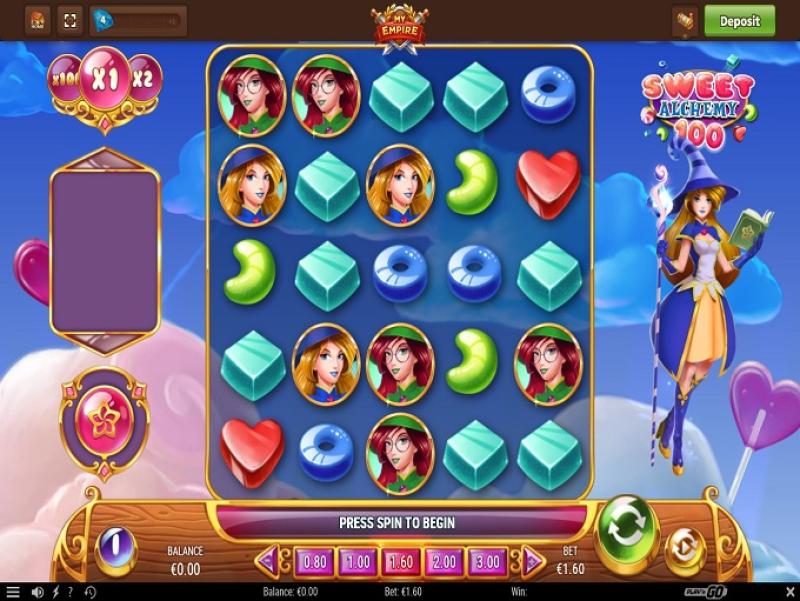The image size is (800, 601).
Task: Open the treasure chest rewards icon
Action: pos(685,20)
